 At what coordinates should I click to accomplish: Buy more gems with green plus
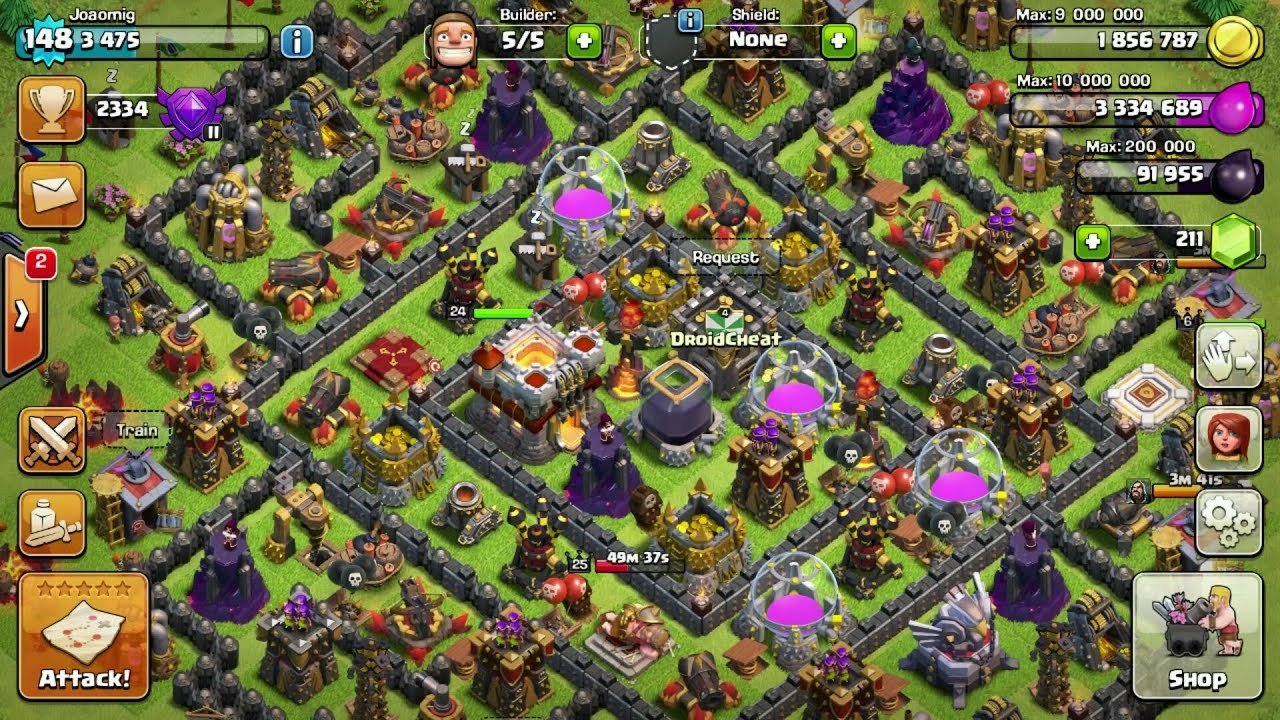click(1093, 241)
